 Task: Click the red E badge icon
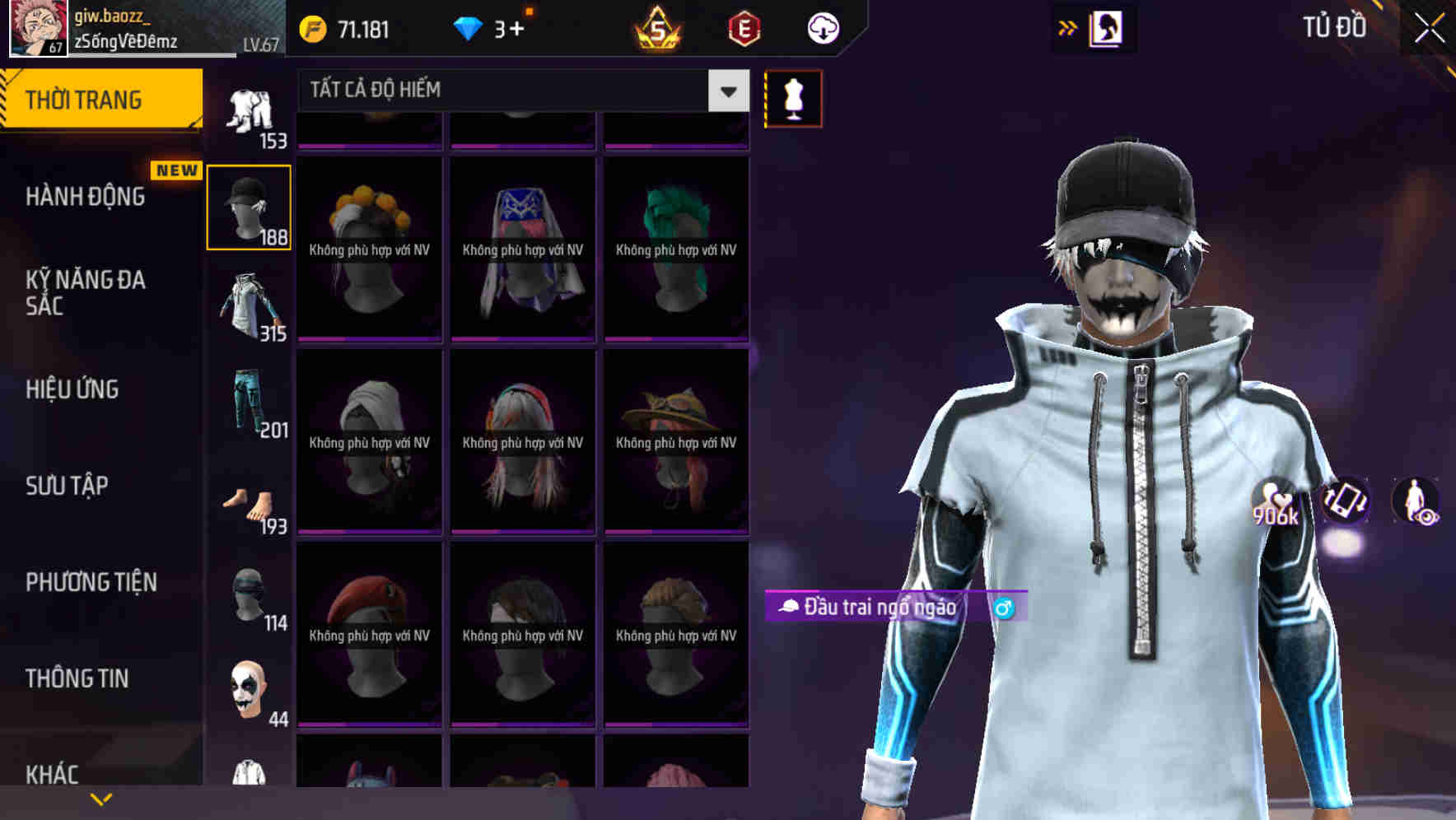click(x=742, y=27)
